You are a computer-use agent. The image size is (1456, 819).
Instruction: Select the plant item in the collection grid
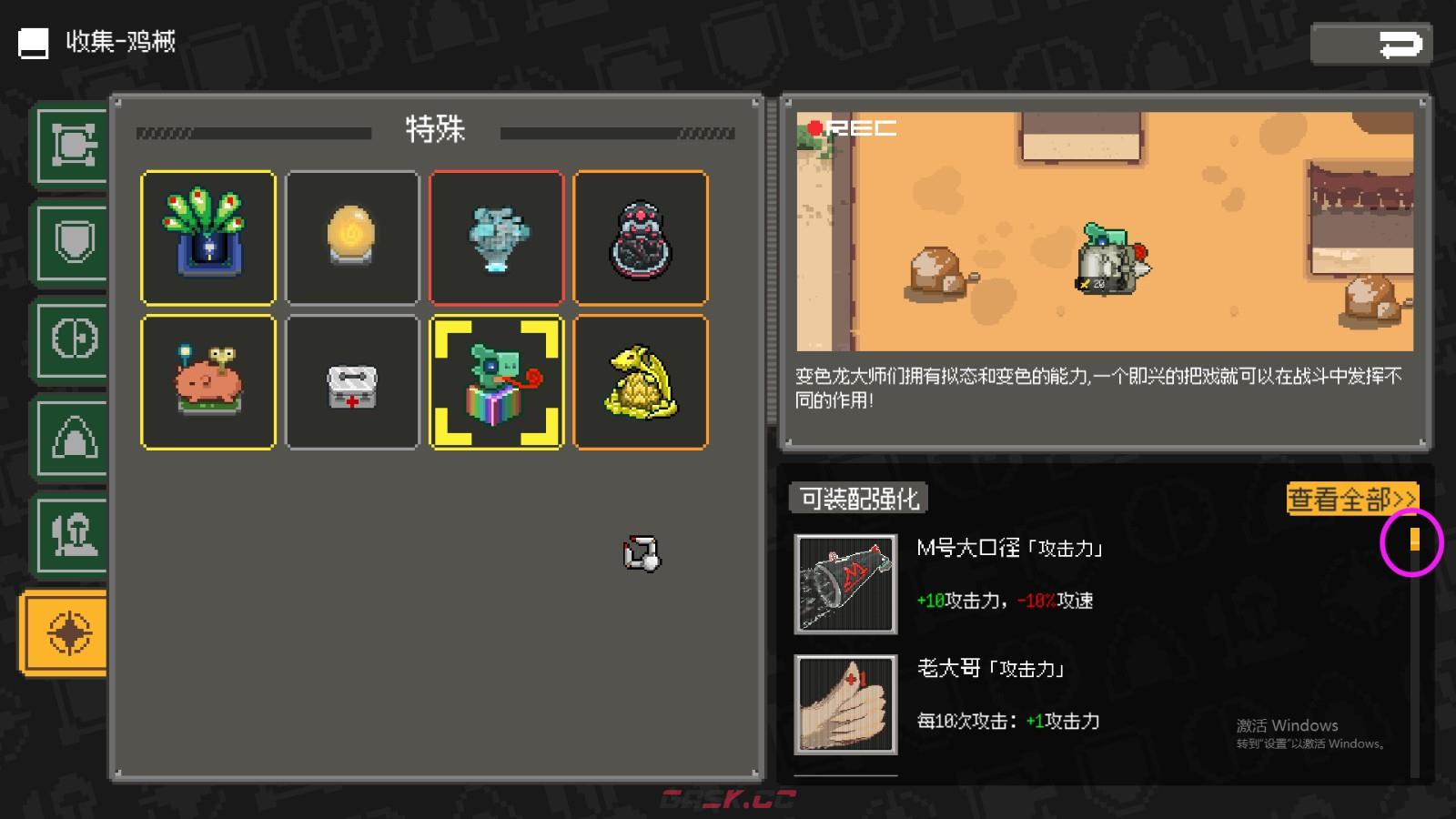[x=207, y=237]
